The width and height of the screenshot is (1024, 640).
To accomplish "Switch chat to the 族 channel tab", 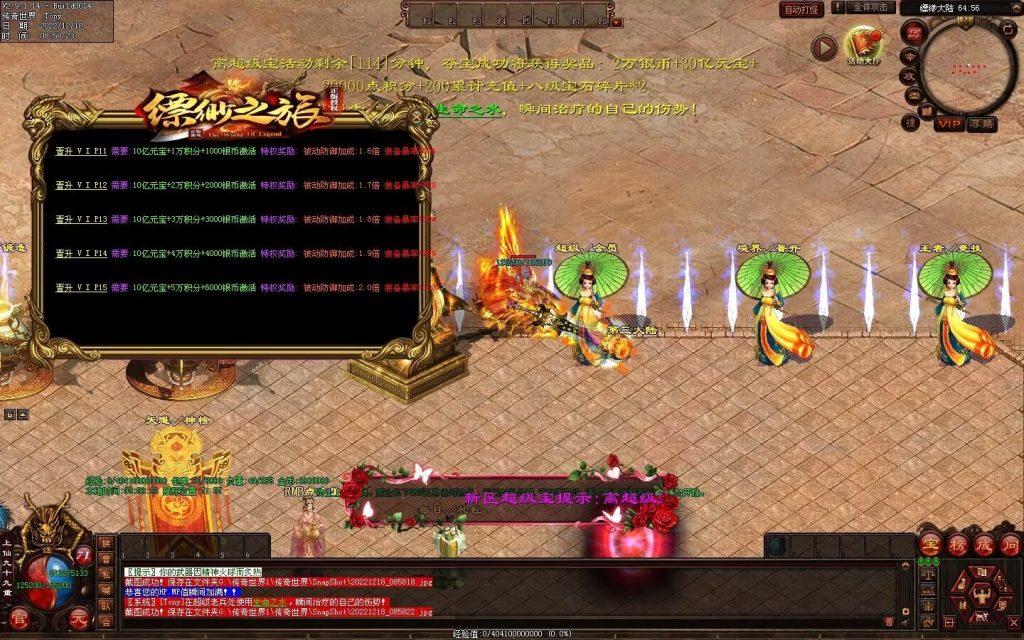I will point(106,542).
